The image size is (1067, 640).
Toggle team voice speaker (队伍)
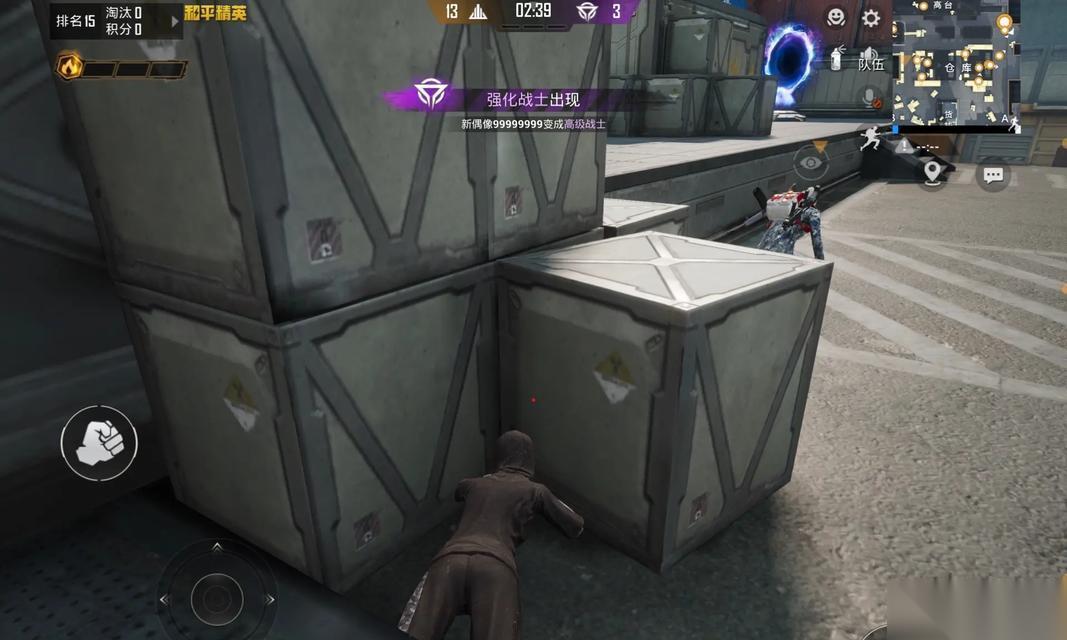click(x=871, y=59)
